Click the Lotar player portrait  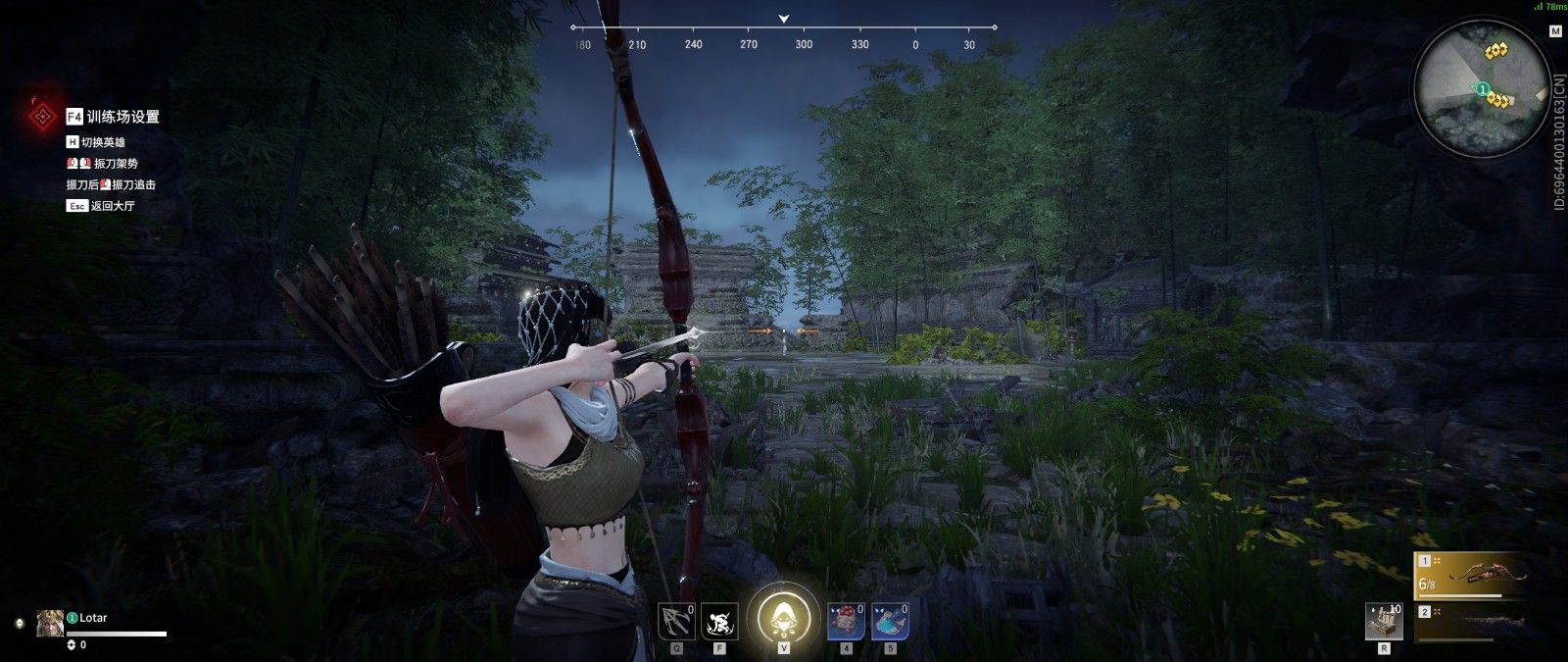point(50,623)
